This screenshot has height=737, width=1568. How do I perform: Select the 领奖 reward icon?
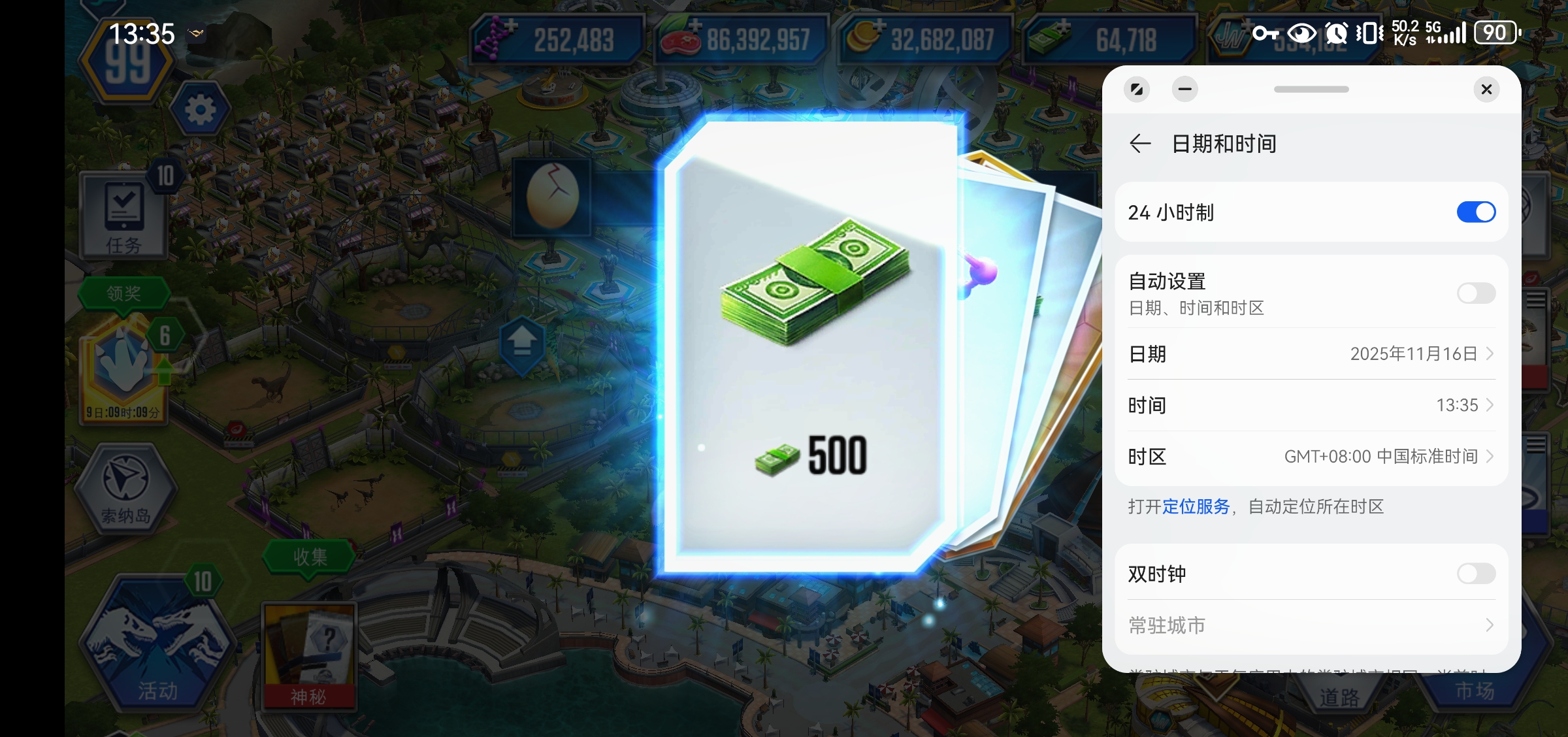pos(124,293)
